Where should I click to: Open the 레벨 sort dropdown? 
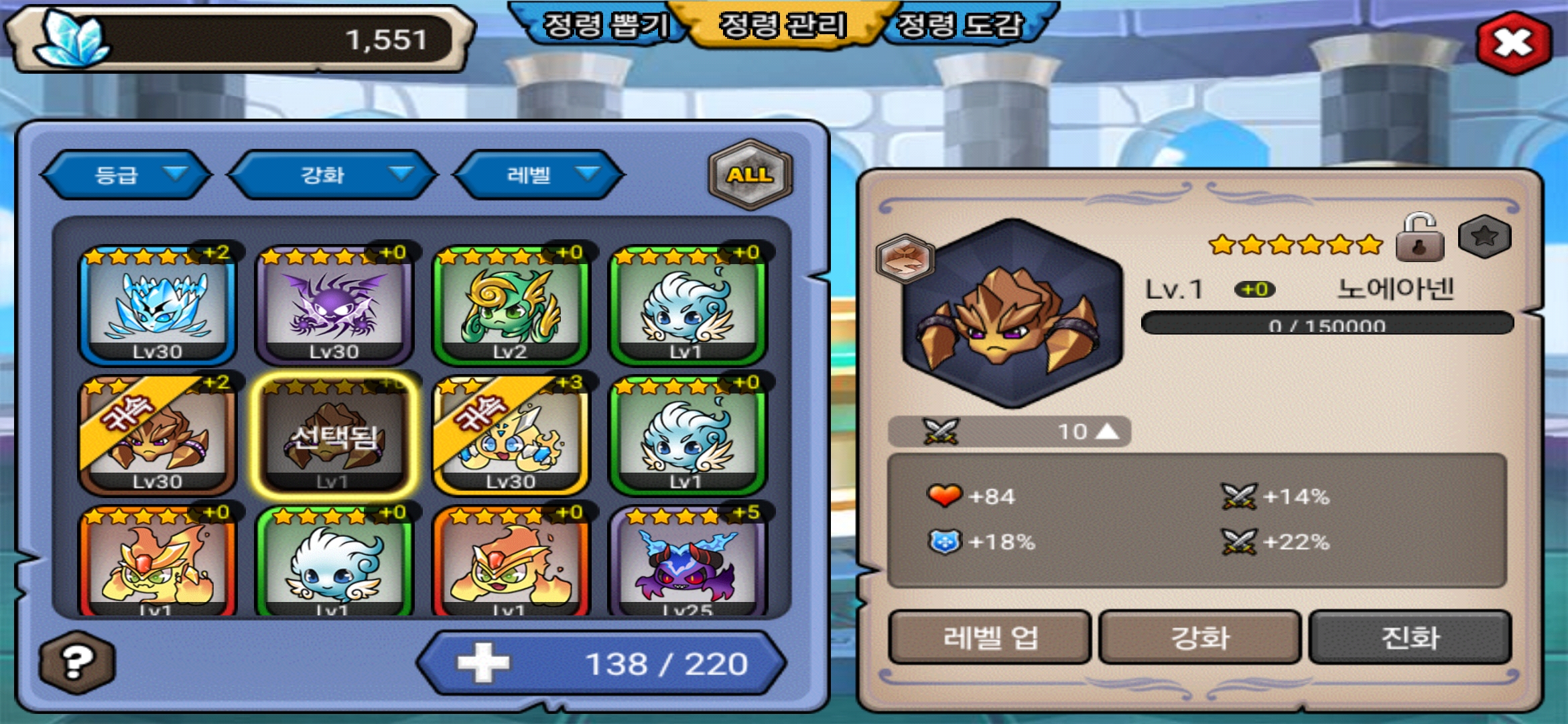click(539, 175)
